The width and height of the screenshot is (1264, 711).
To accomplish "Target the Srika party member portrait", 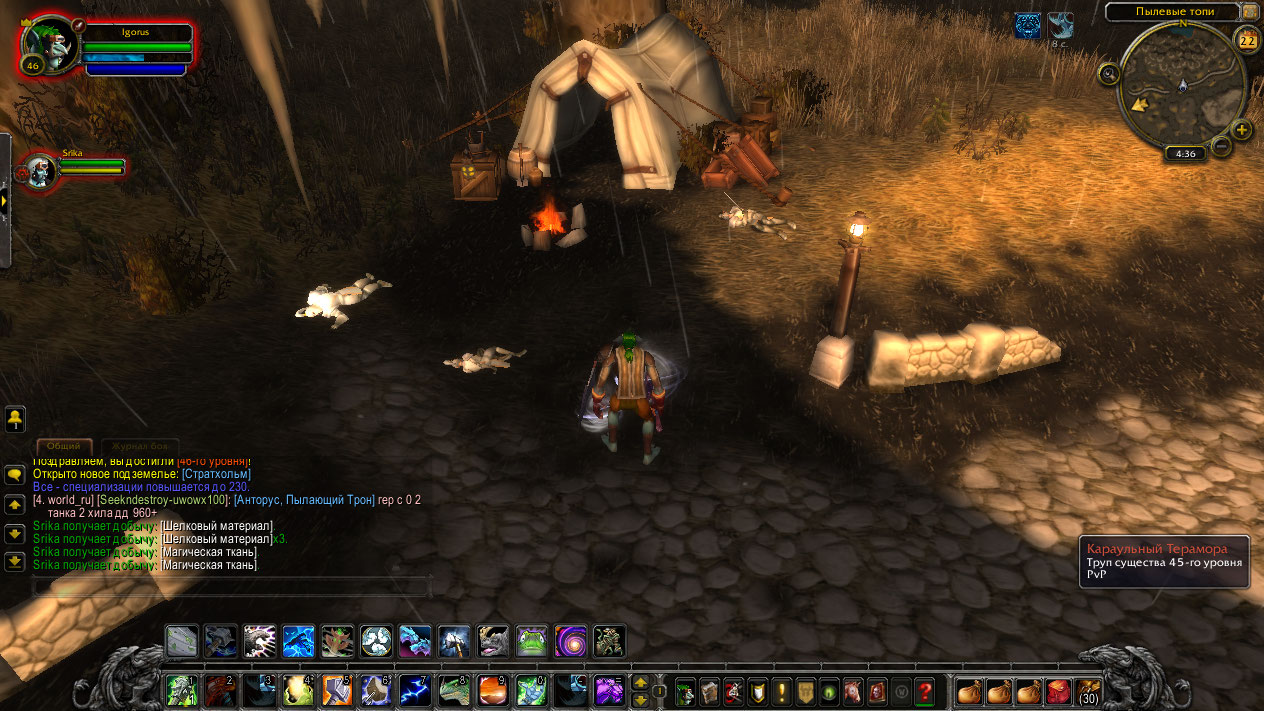I will coord(41,171).
